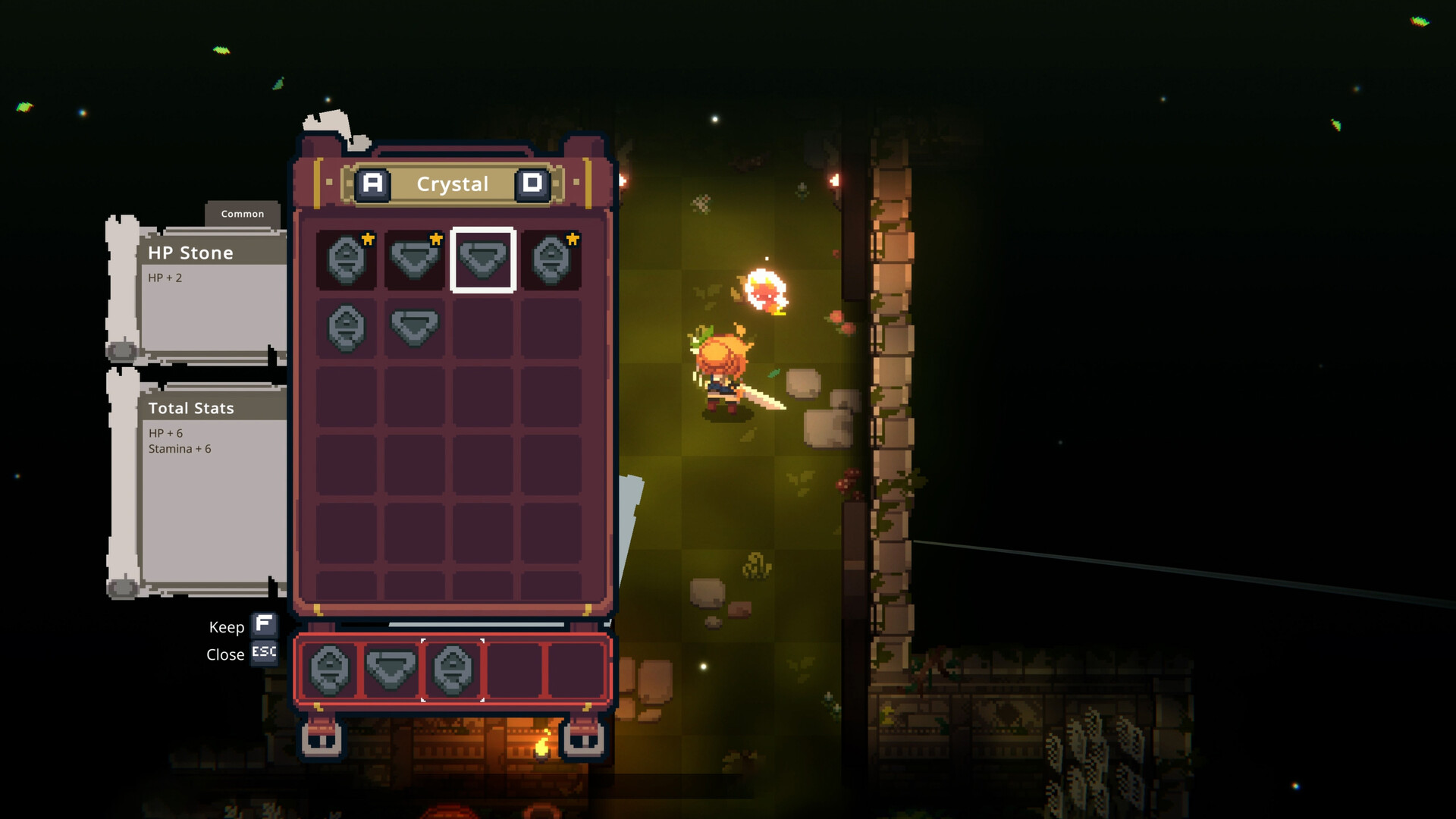Click Keep to retain the selected item

click(x=226, y=627)
